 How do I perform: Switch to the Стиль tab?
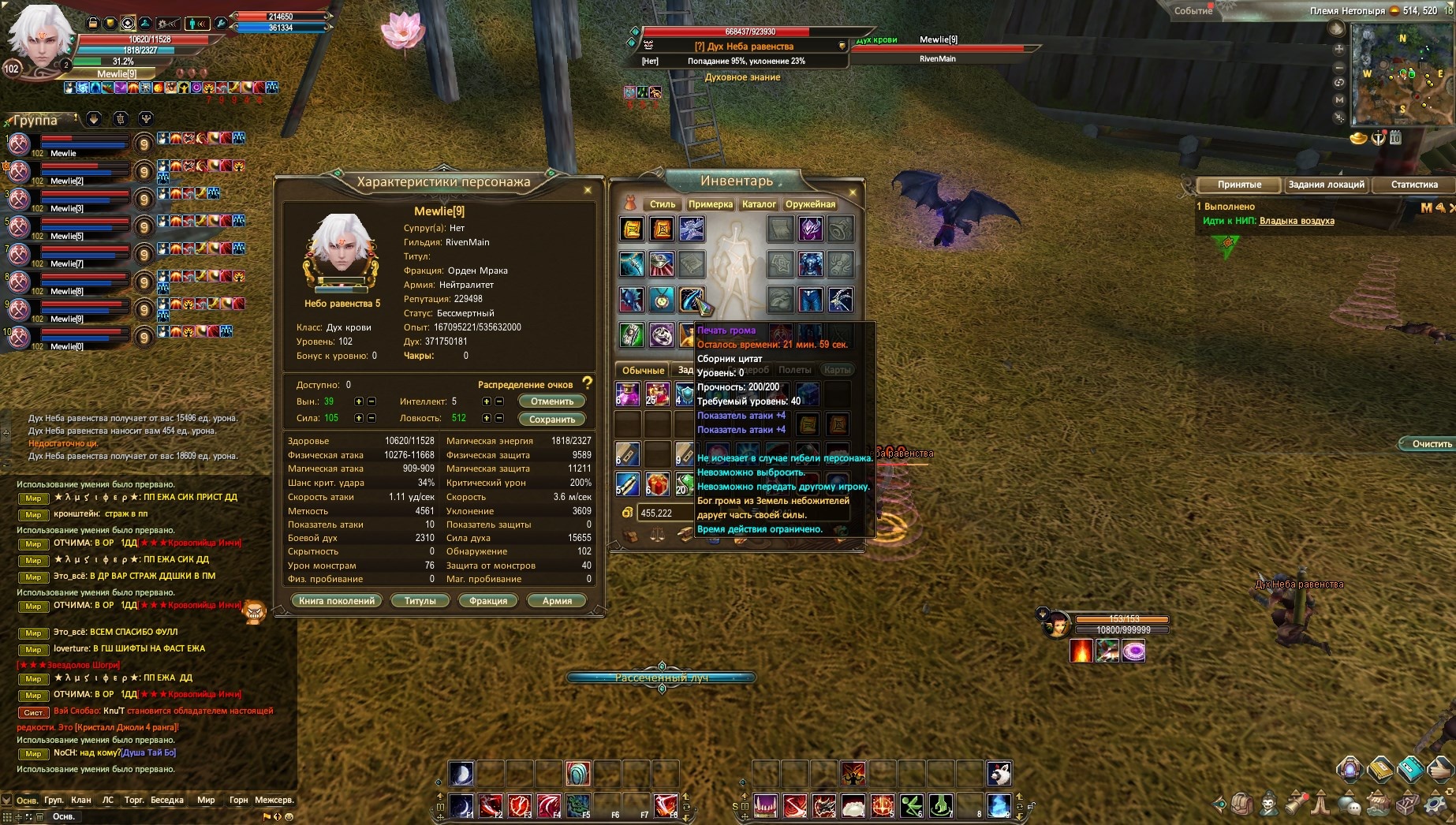coord(662,204)
